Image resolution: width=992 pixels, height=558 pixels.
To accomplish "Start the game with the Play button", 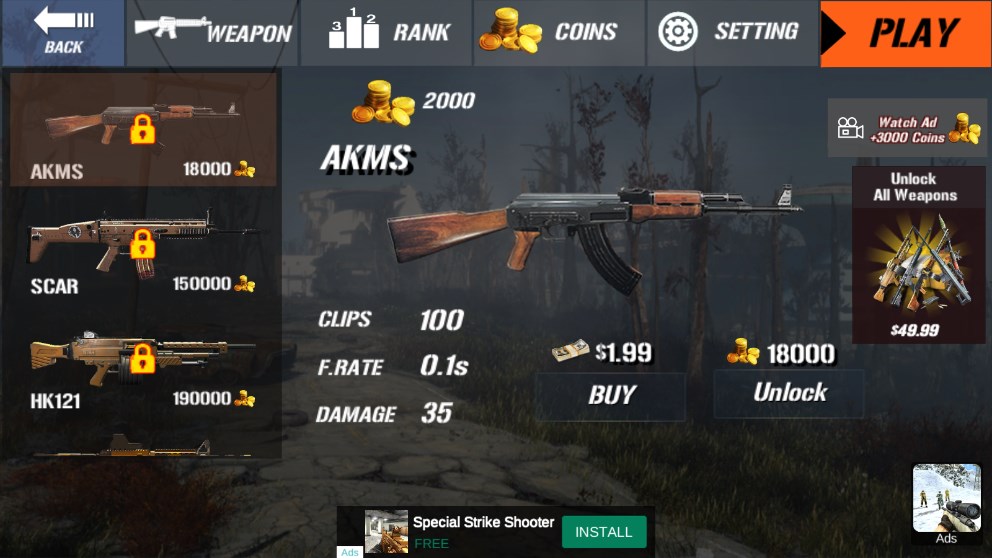I will tap(905, 33).
